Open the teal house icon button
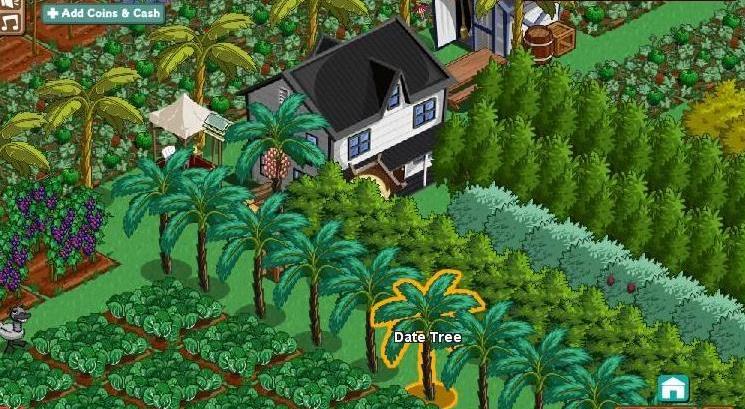 click(x=673, y=388)
